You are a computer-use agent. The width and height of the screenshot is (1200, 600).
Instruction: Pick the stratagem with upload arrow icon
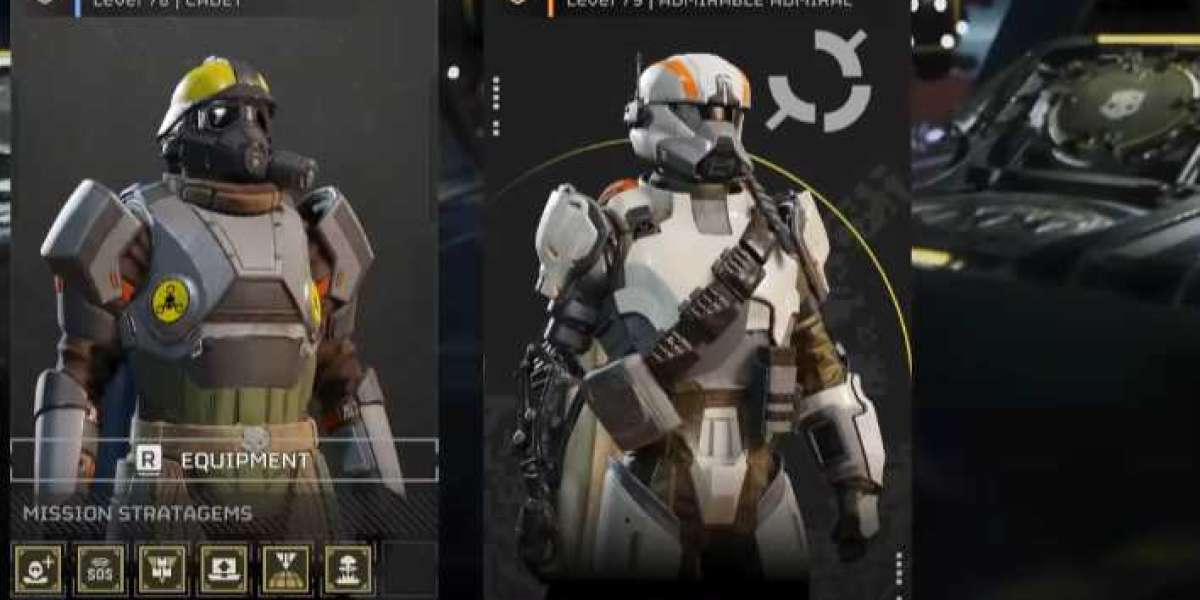(223, 569)
